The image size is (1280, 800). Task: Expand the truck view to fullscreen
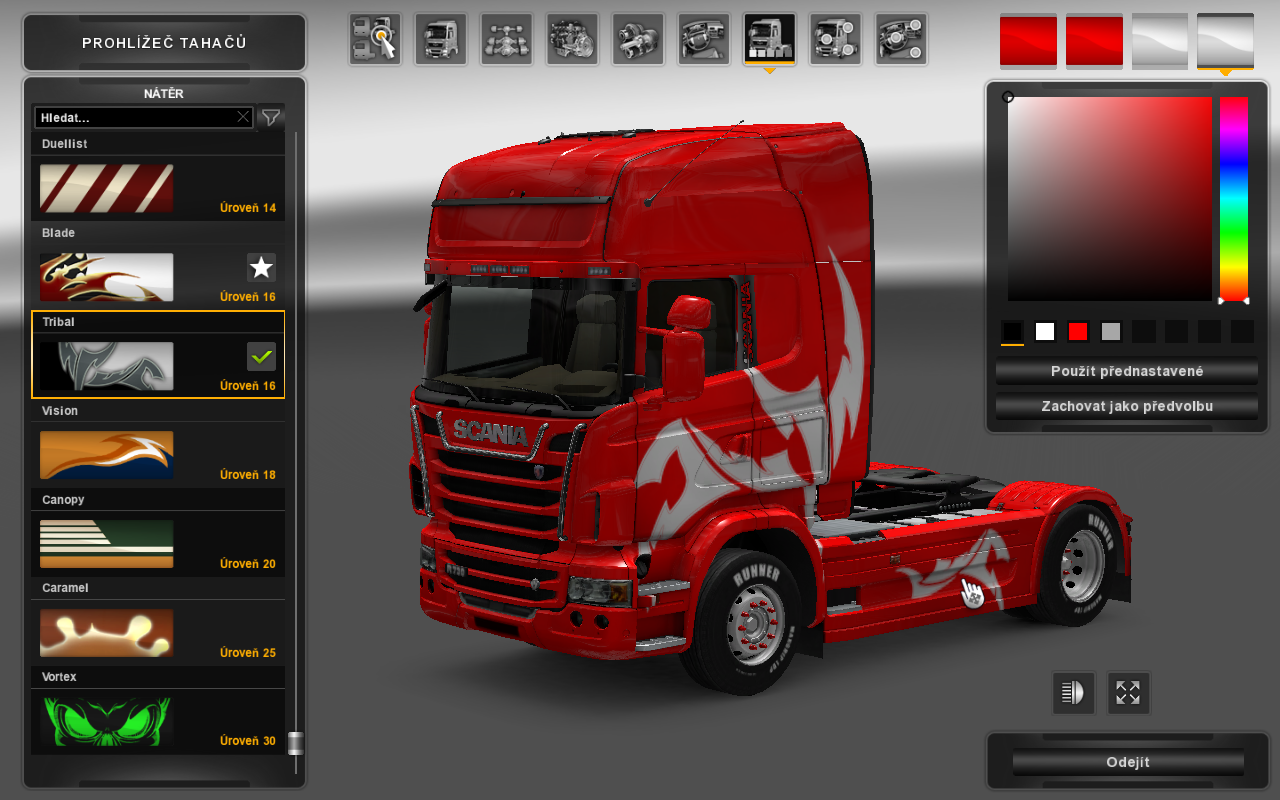coord(1128,693)
